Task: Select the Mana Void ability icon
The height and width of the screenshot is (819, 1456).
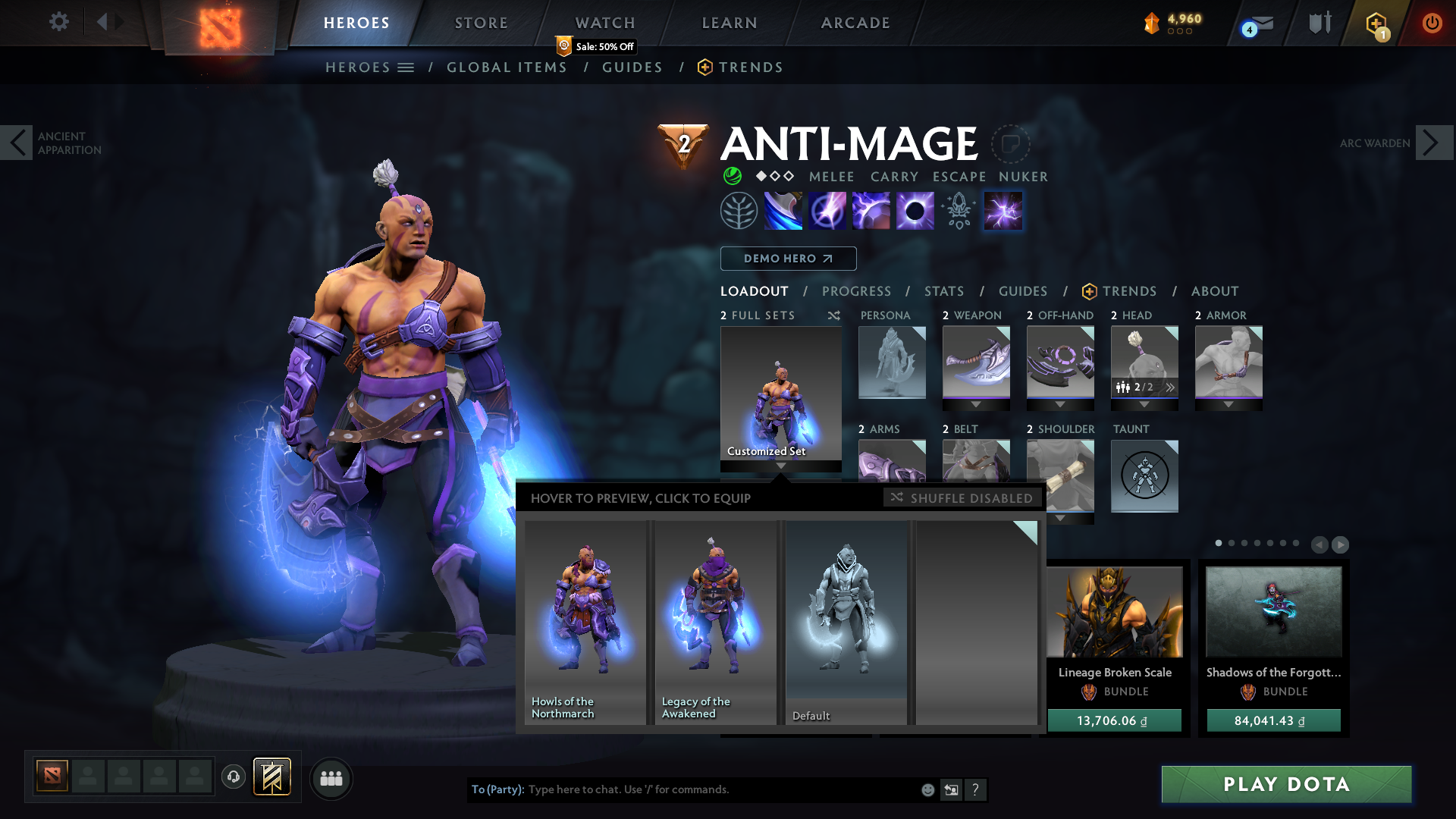Action: click(915, 210)
